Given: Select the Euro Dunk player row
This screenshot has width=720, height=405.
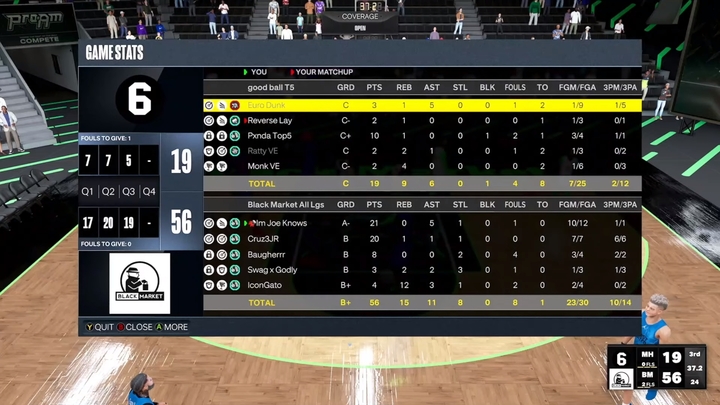Looking at the screenshot, I should pos(420,105).
